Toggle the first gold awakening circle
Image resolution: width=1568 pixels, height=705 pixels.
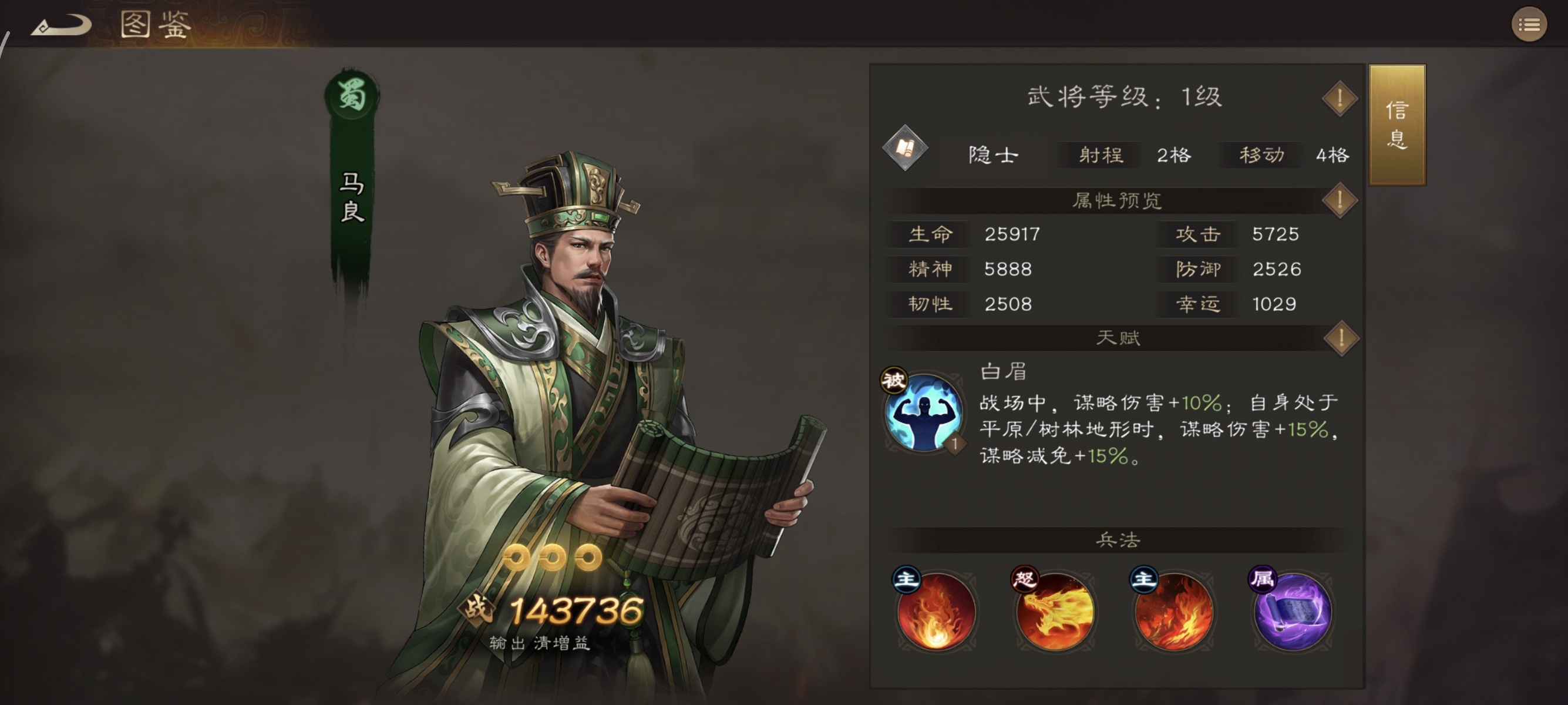click(x=516, y=556)
